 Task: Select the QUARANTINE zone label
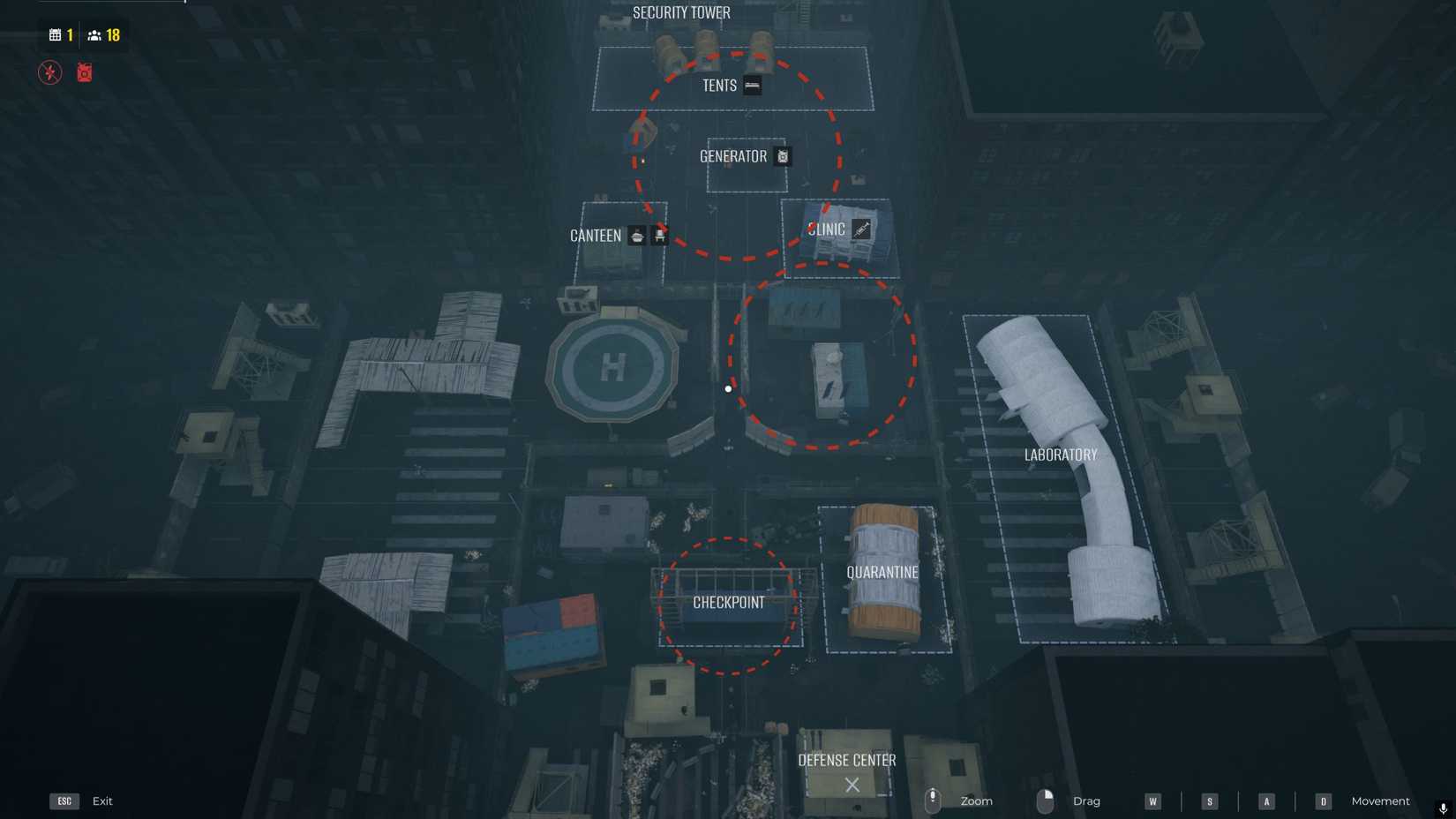click(883, 572)
